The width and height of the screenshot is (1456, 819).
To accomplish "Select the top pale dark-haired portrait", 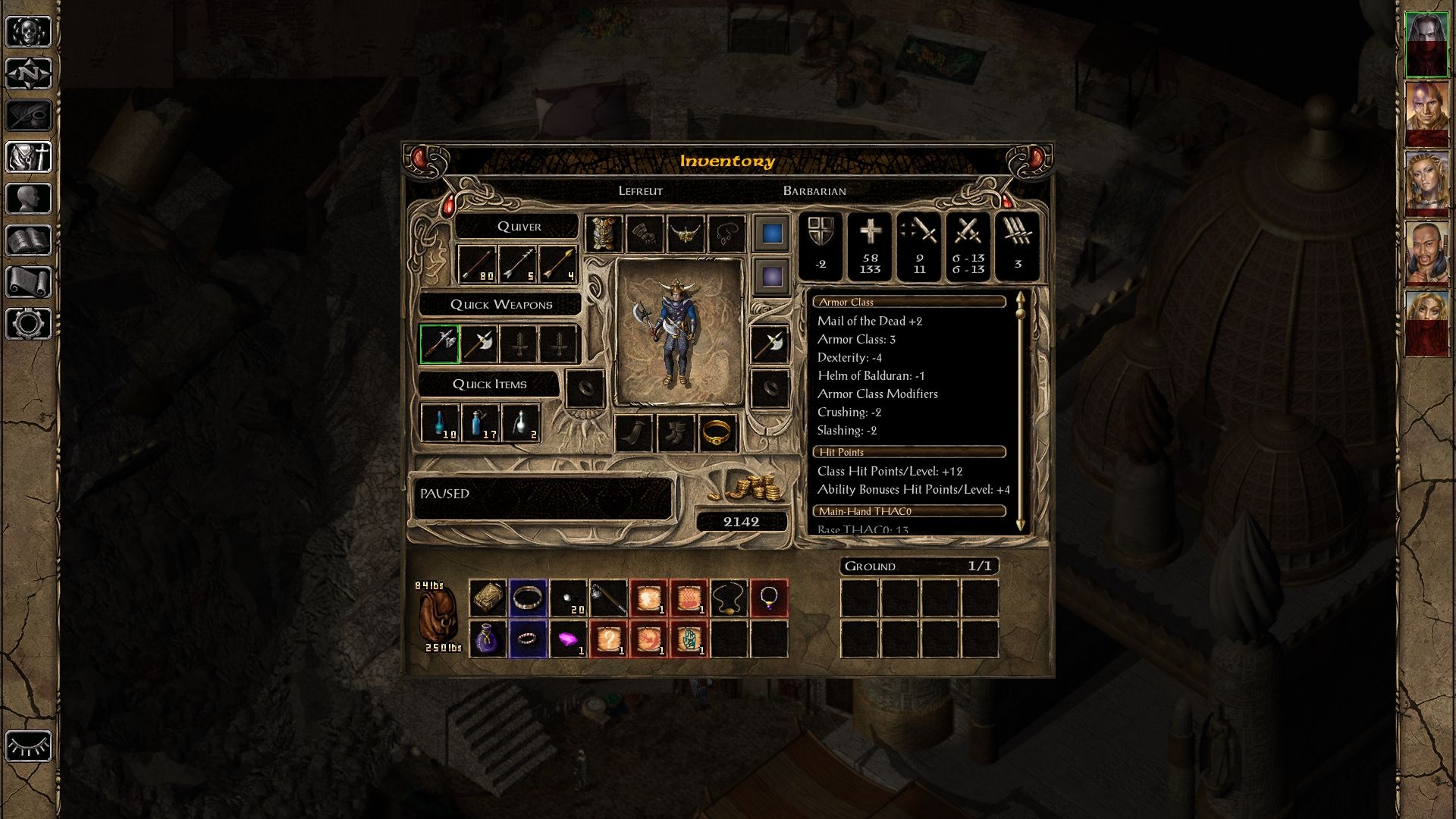I will coord(1426,44).
